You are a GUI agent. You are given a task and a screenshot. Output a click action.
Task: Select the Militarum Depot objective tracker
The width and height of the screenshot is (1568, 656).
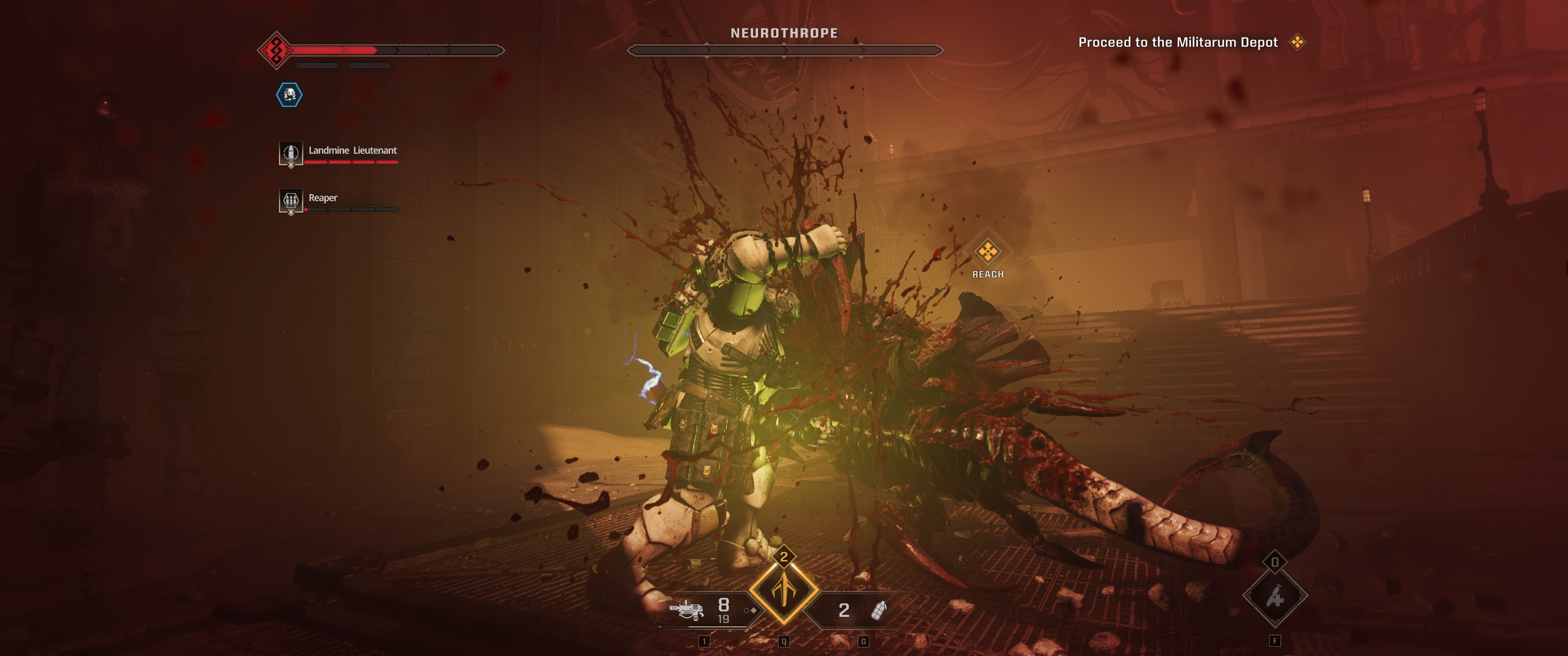(x=1177, y=42)
